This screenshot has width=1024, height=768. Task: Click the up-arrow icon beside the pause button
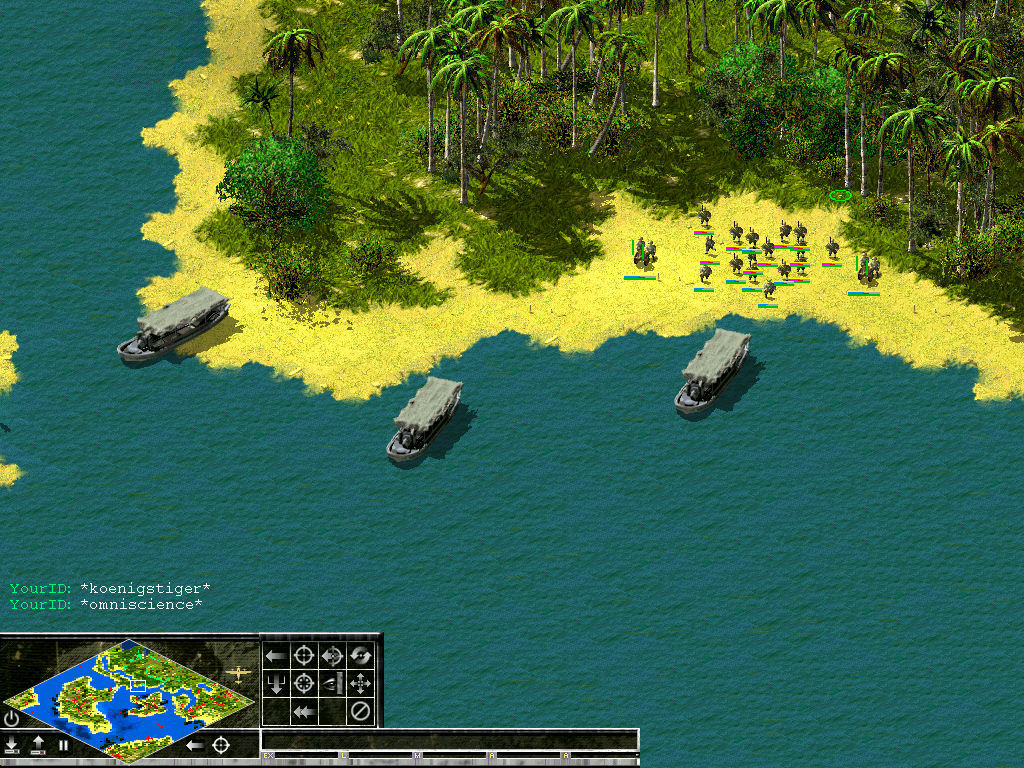click(38, 745)
